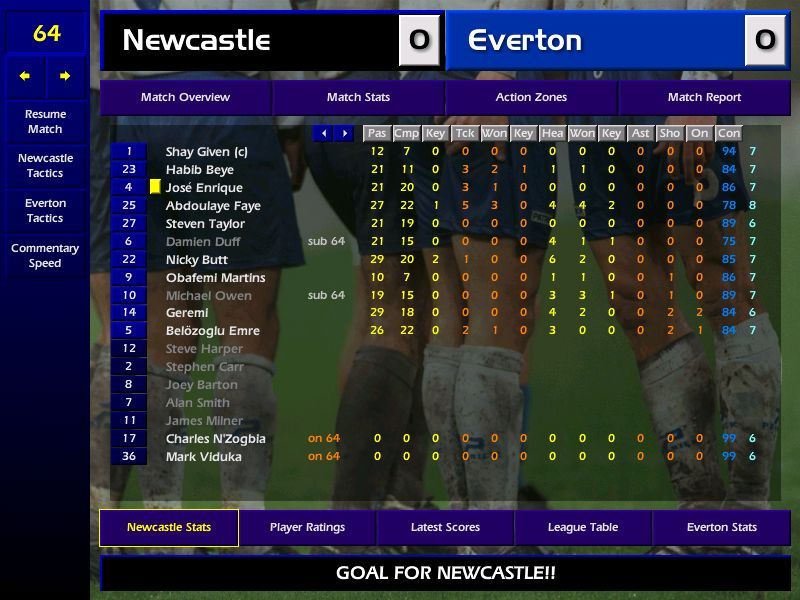The width and height of the screenshot is (800, 600).
Task: View the Latest Scores
Action: 445,527
